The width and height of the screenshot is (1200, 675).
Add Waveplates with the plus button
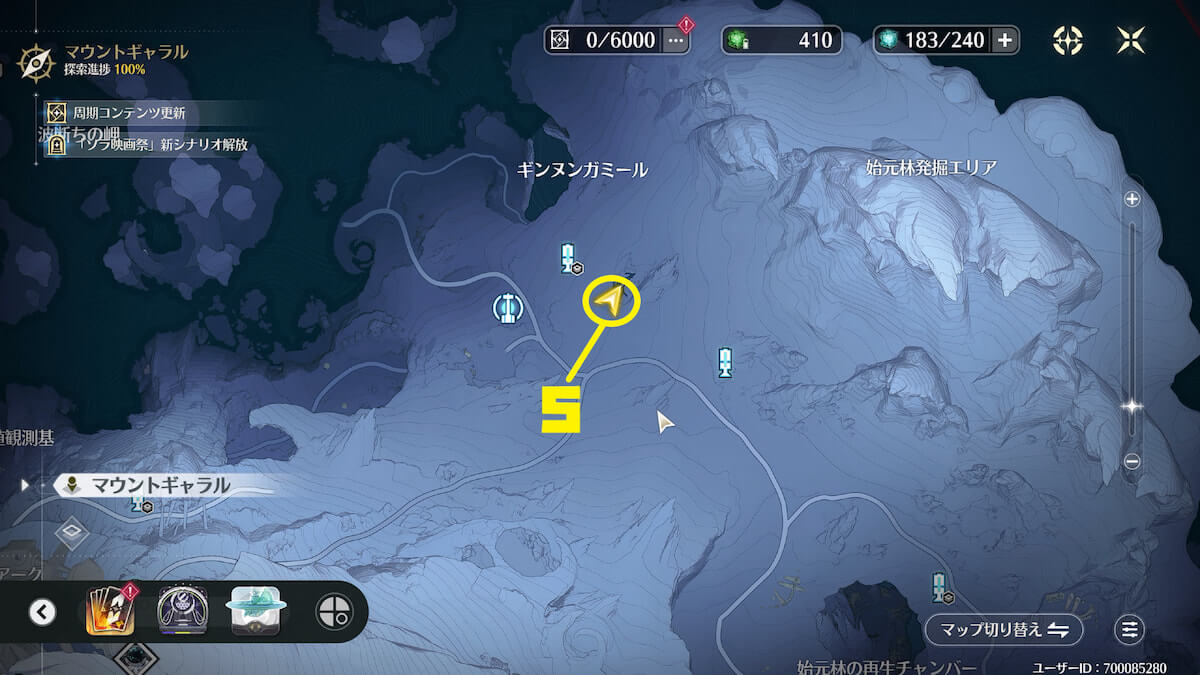coord(1004,40)
